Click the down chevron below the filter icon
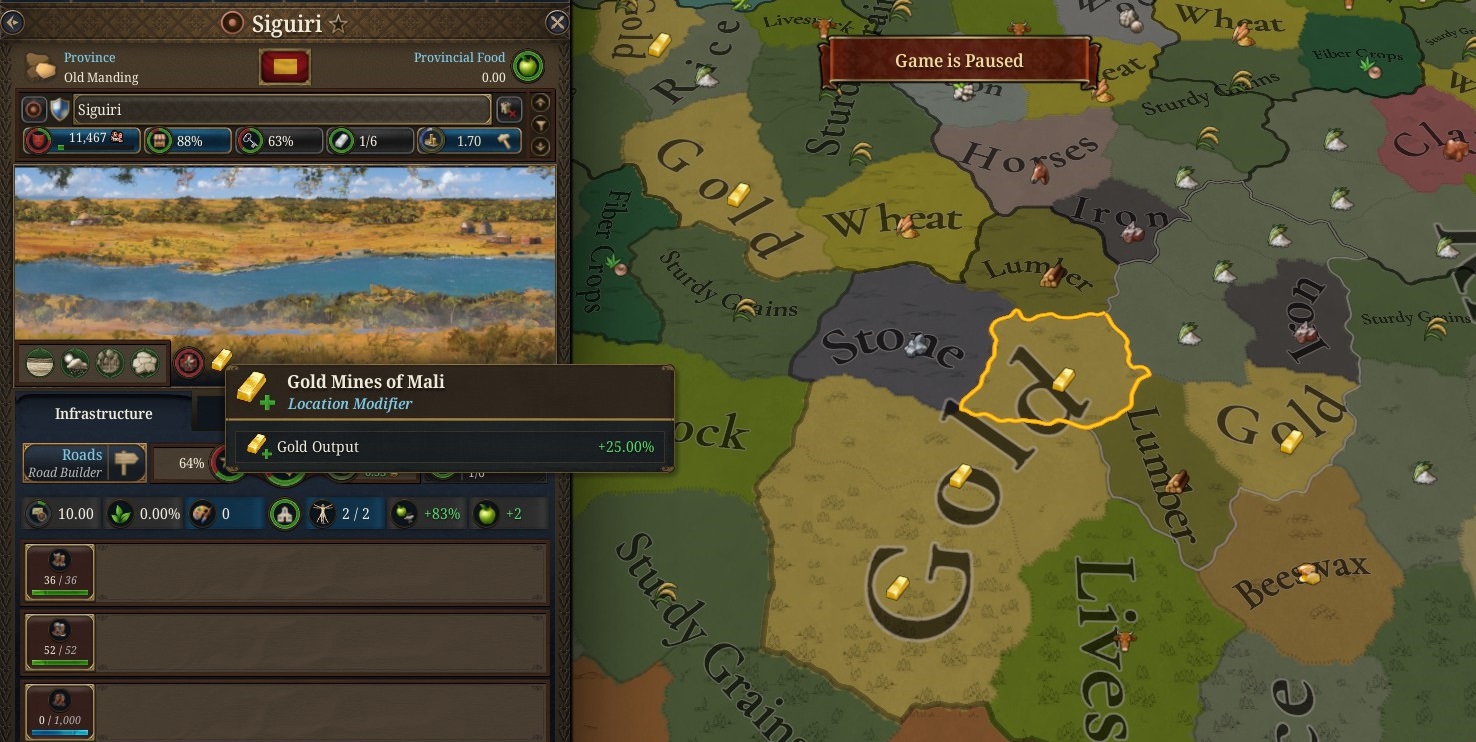1476x742 pixels. tap(540, 145)
